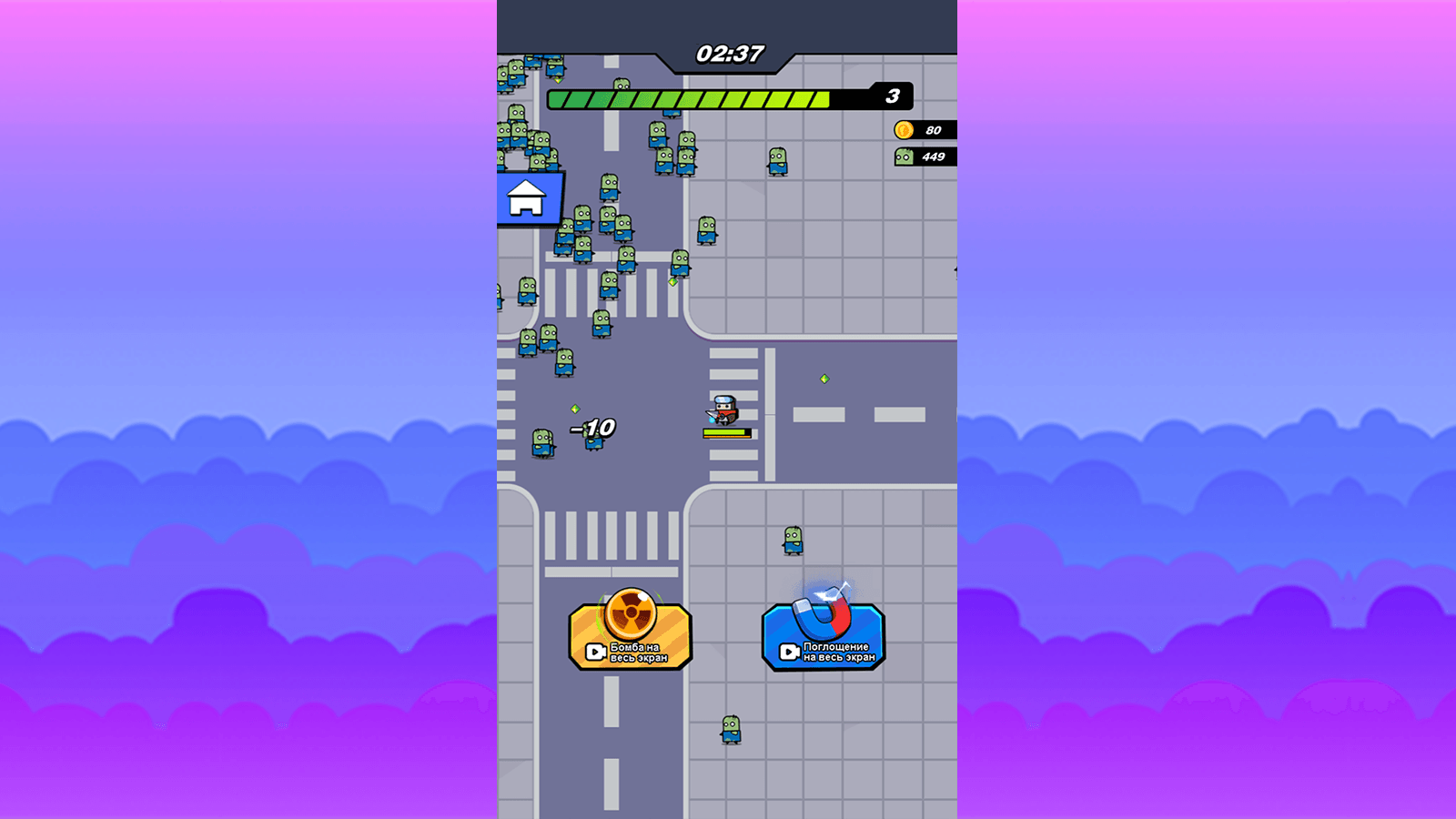Click the level 3 badge on the progress bar
The height and width of the screenshot is (819, 1456).
coord(892,96)
